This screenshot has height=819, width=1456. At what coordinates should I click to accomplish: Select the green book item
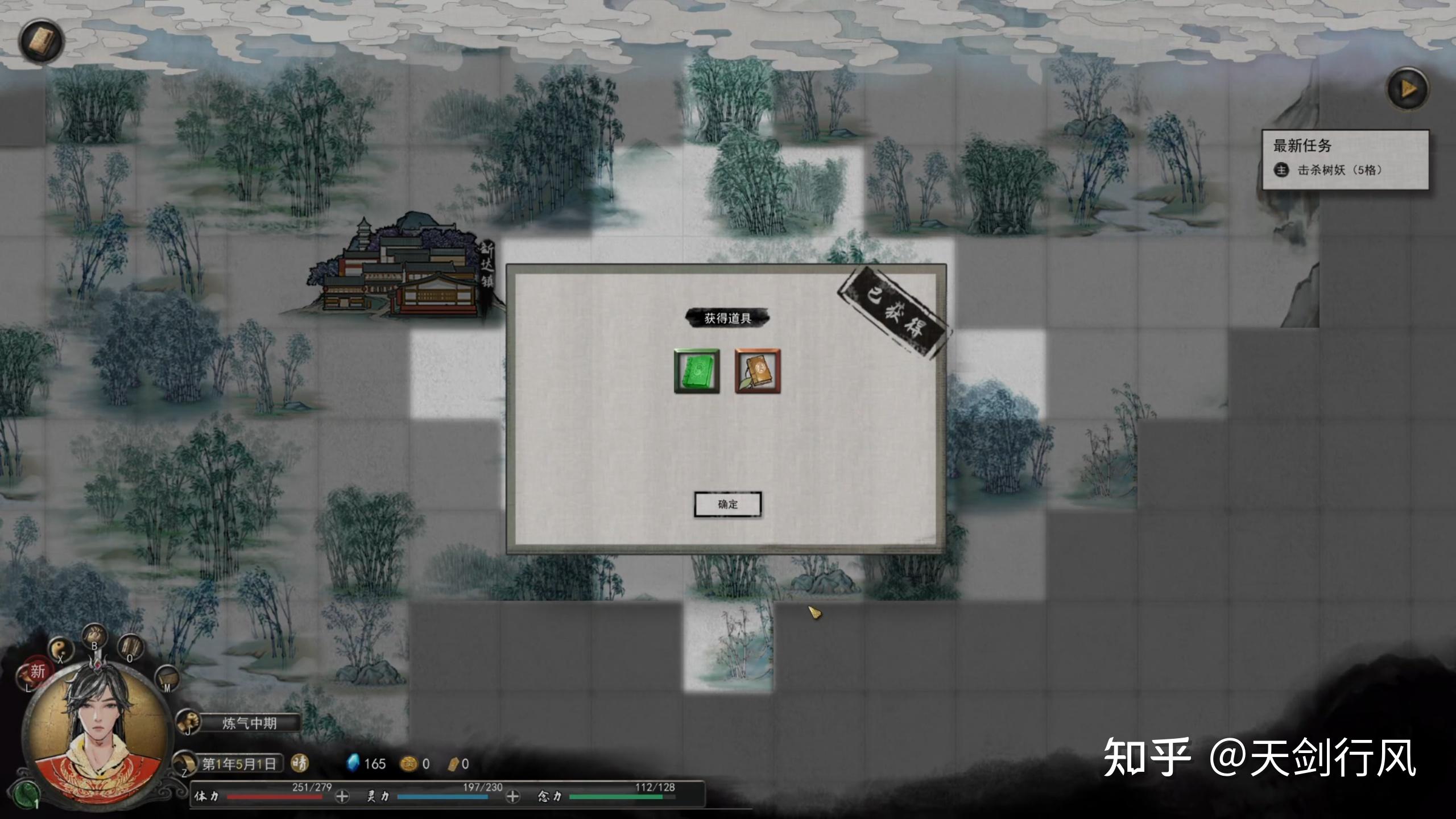coord(697,371)
